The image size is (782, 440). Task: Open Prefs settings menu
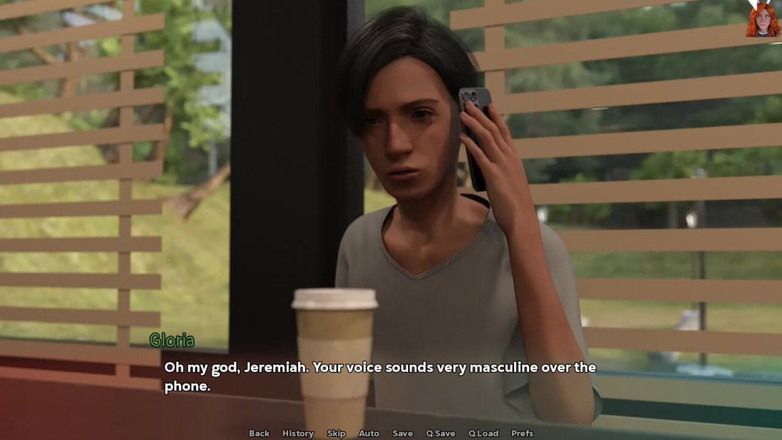click(522, 433)
